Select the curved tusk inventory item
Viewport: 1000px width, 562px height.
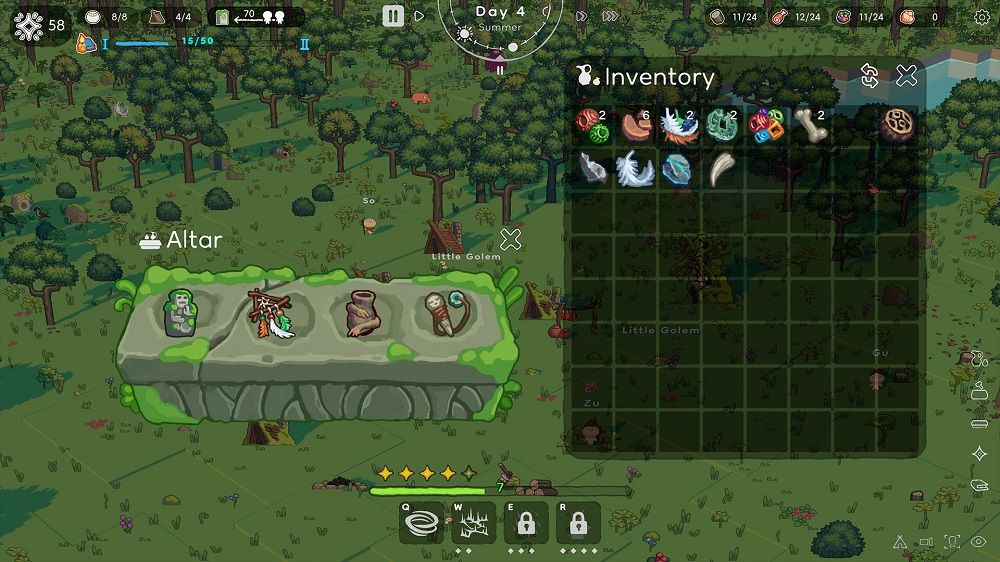click(722, 169)
